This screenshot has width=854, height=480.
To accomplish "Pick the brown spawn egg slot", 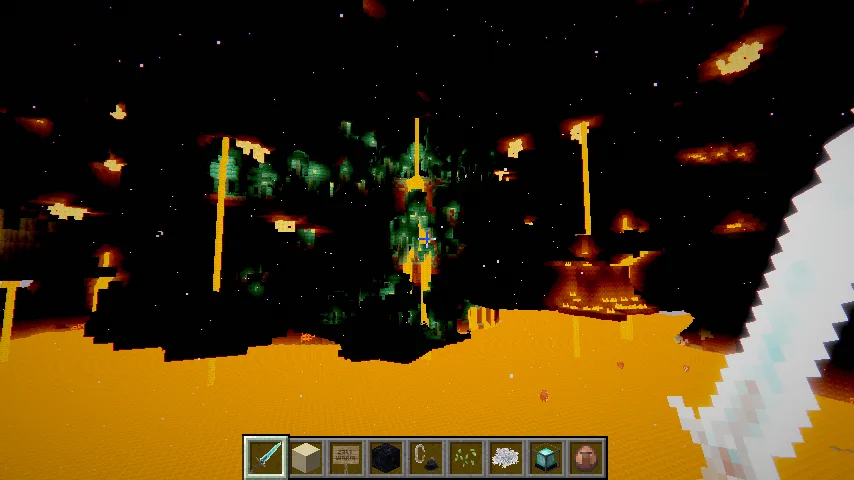I will 586,457.
